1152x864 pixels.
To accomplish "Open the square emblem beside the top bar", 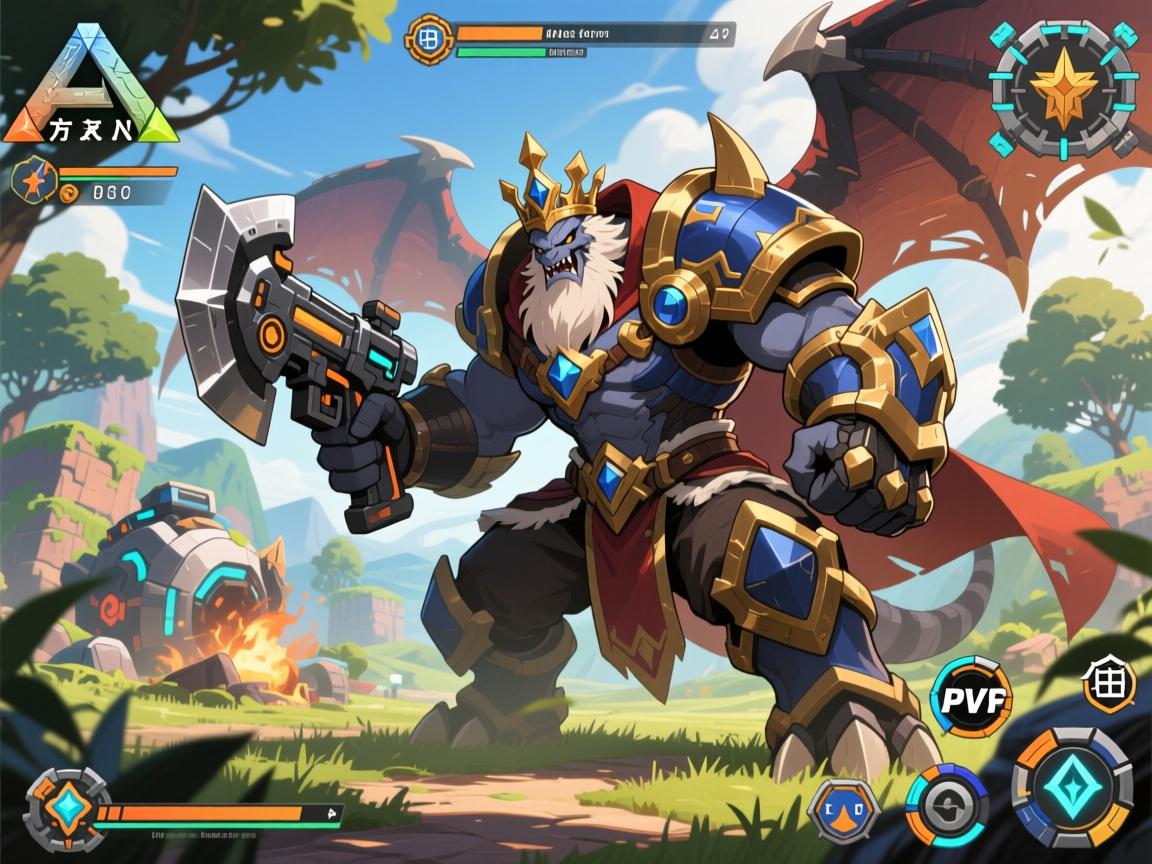I will [429, 39].
